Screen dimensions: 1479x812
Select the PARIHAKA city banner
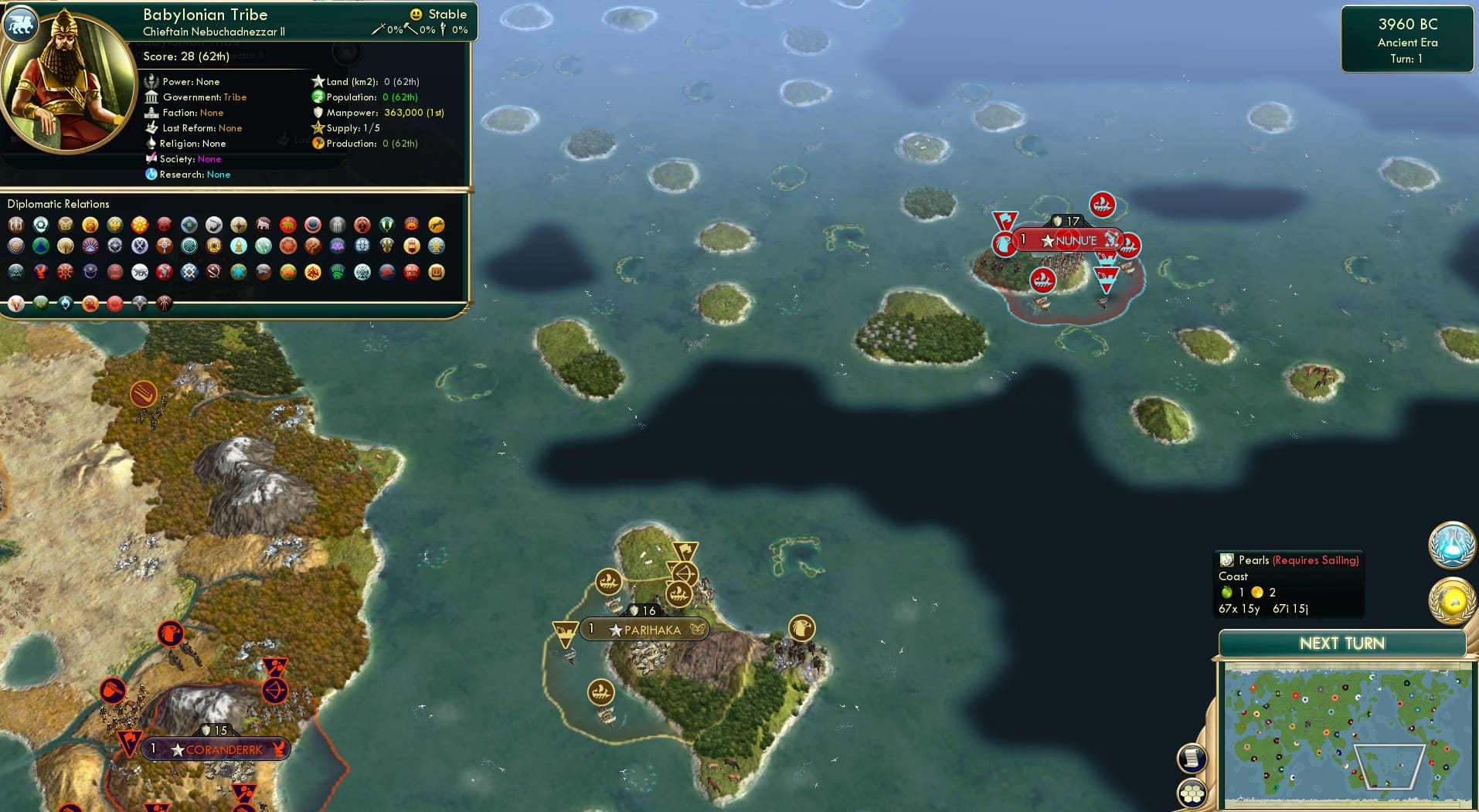pos(643,630)
